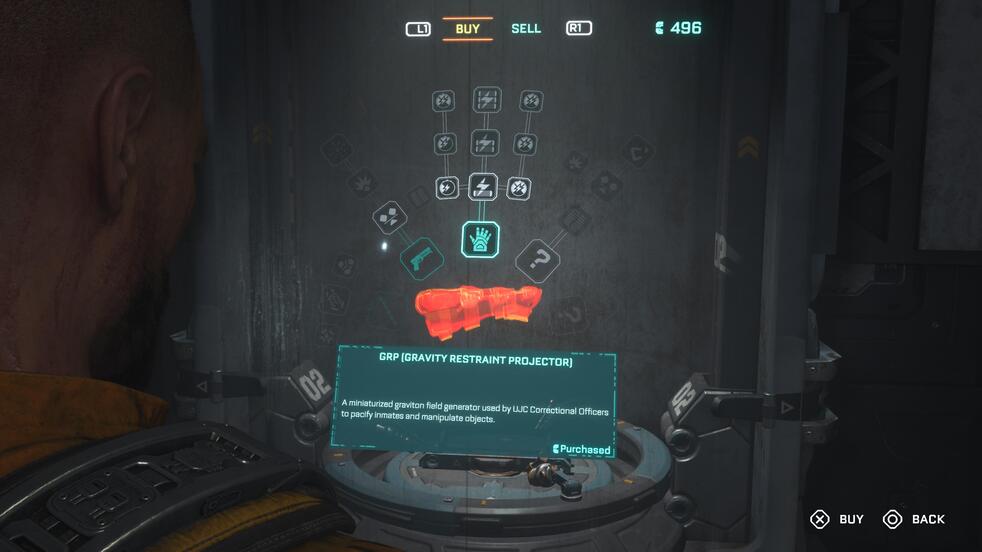Open the diamond upgrade node linked to the pistol
This screenshot has height=552, width=982.
click(390, 218)
